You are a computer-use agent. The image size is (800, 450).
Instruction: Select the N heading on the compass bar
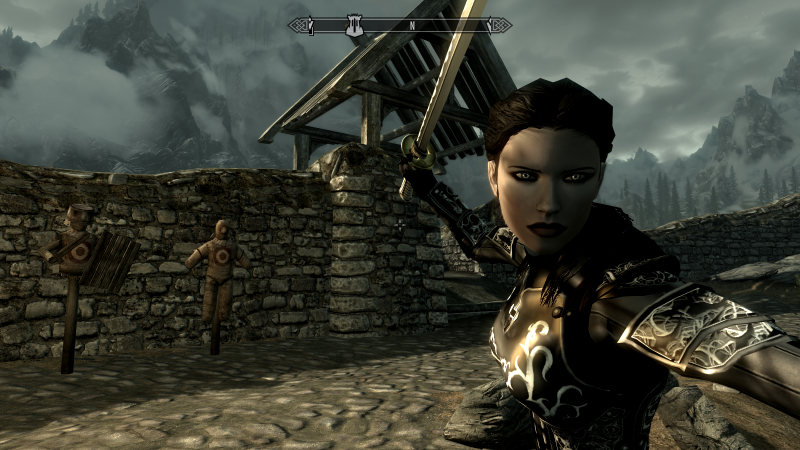(x=411, y=25)
